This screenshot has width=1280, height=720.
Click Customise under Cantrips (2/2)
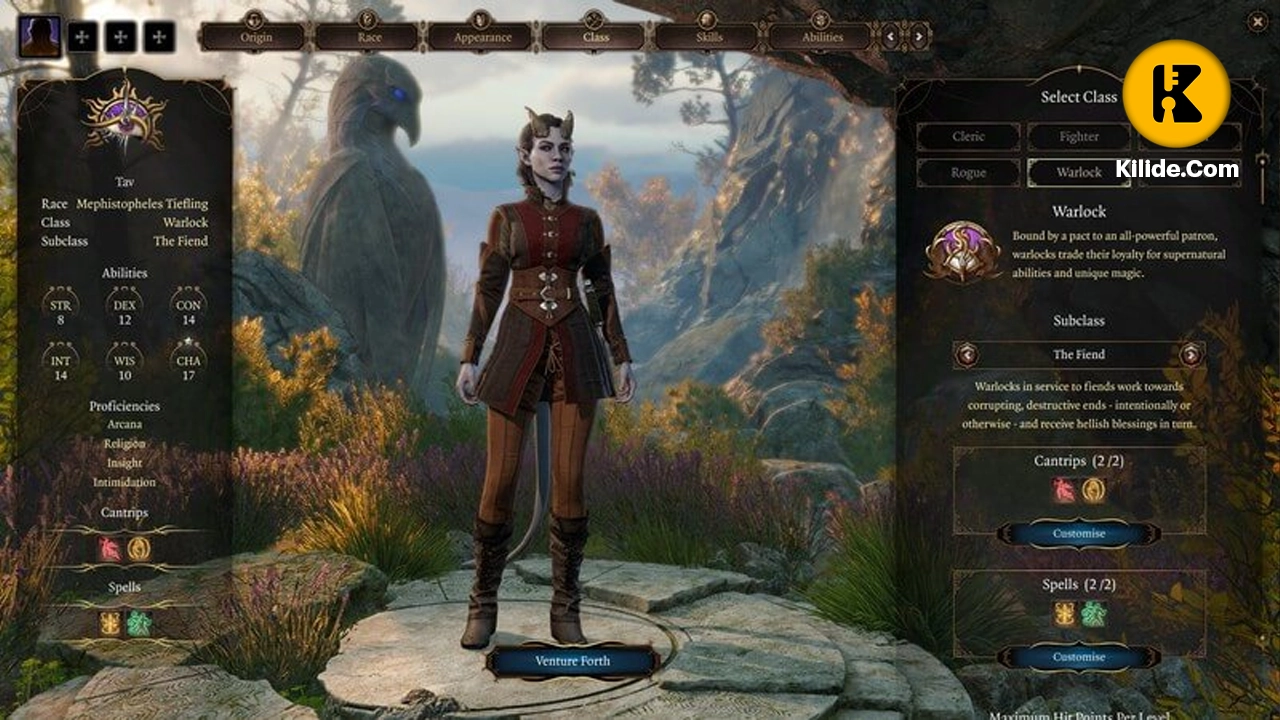pos(1078,534)
